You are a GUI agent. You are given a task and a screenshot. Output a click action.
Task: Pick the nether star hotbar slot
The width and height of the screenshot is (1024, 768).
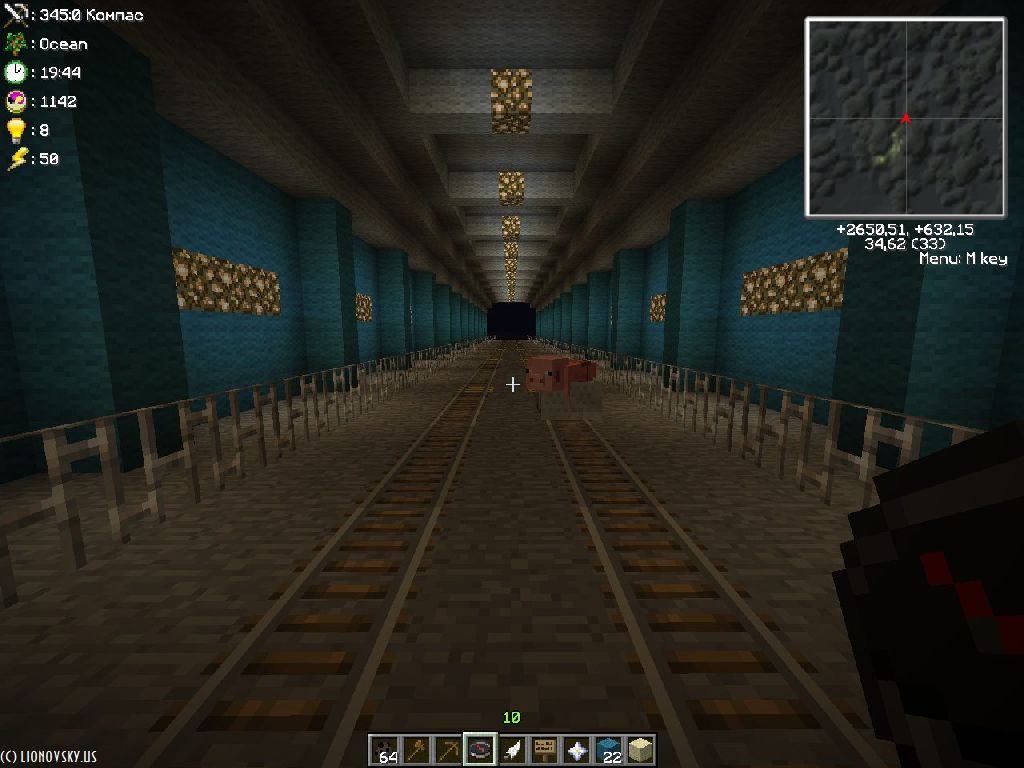(x=576, y=749)
